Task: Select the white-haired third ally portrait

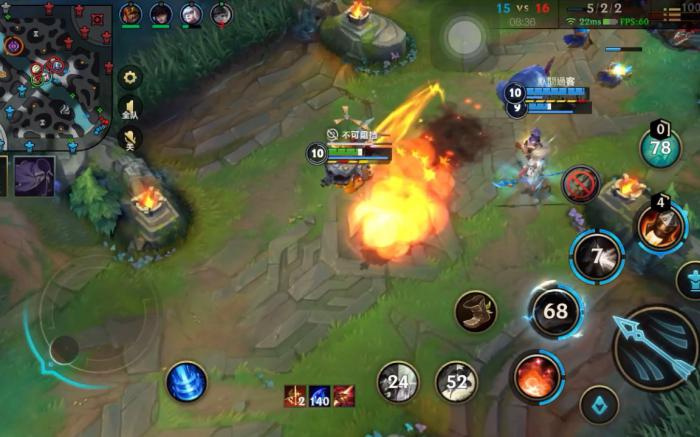Action: (x=191, y=14)
